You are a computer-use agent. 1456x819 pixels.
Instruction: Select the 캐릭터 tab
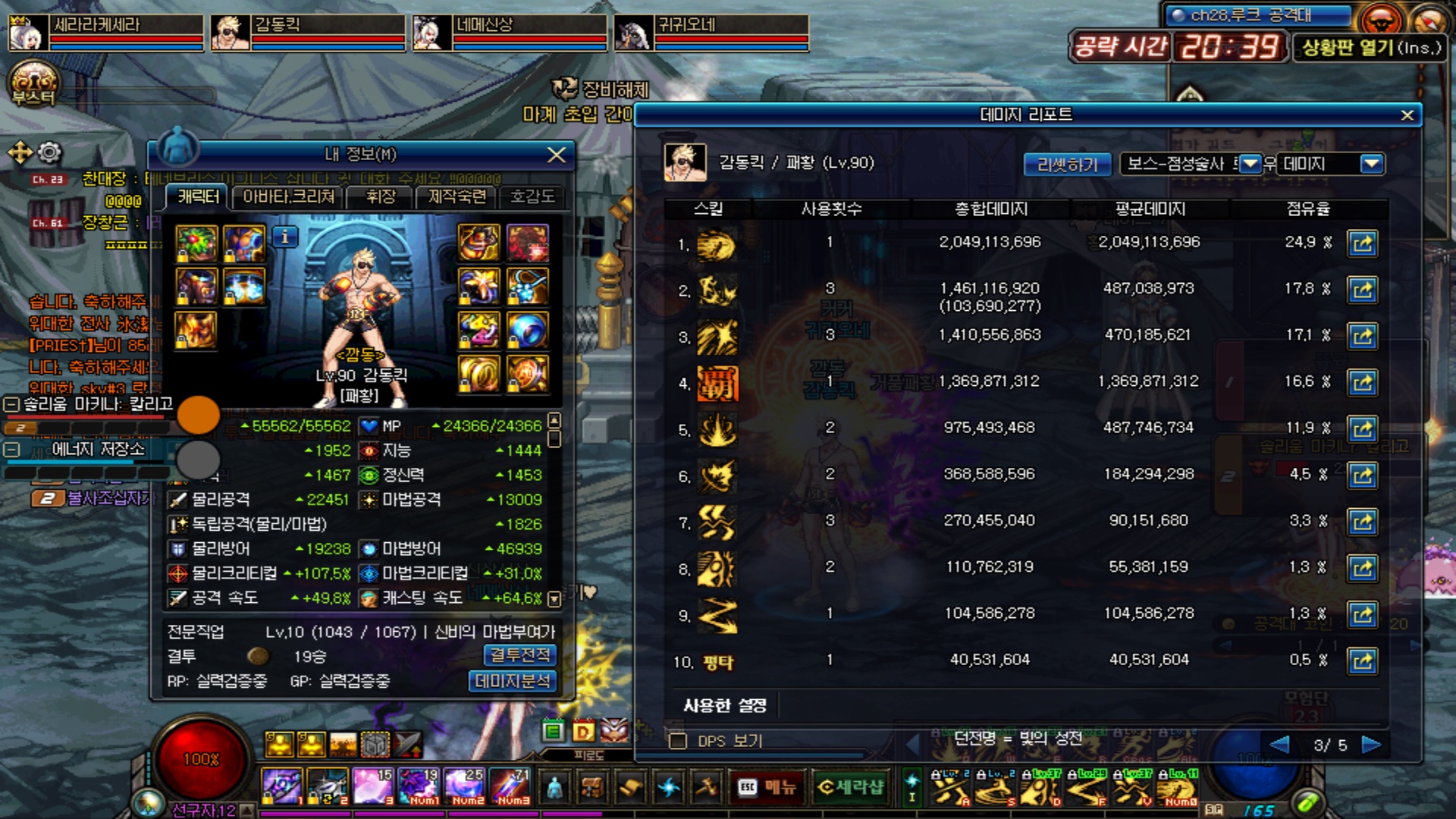point(199,197)
